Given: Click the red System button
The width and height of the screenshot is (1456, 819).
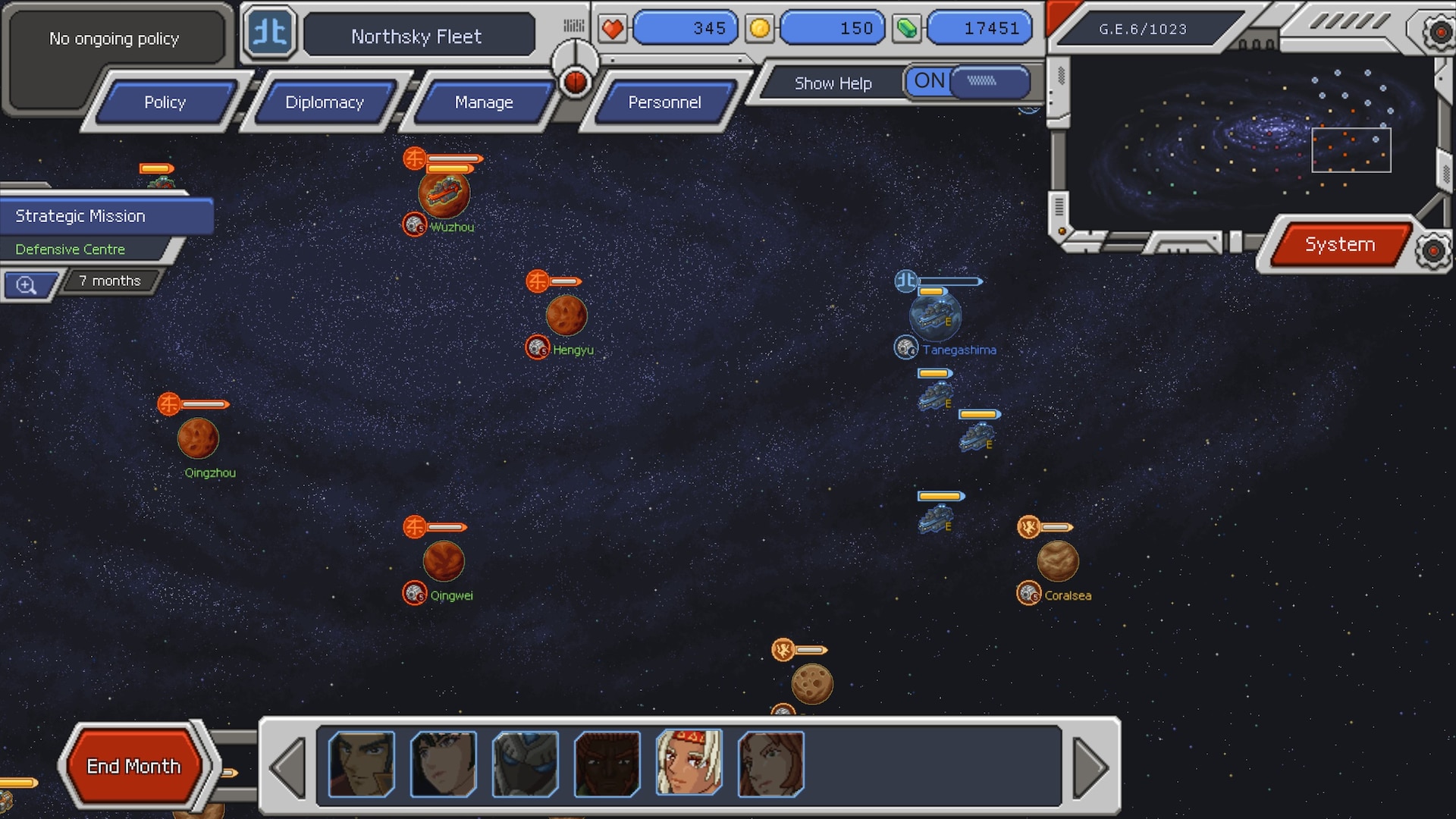Looking at the screenshot, I should [1339, 244].
